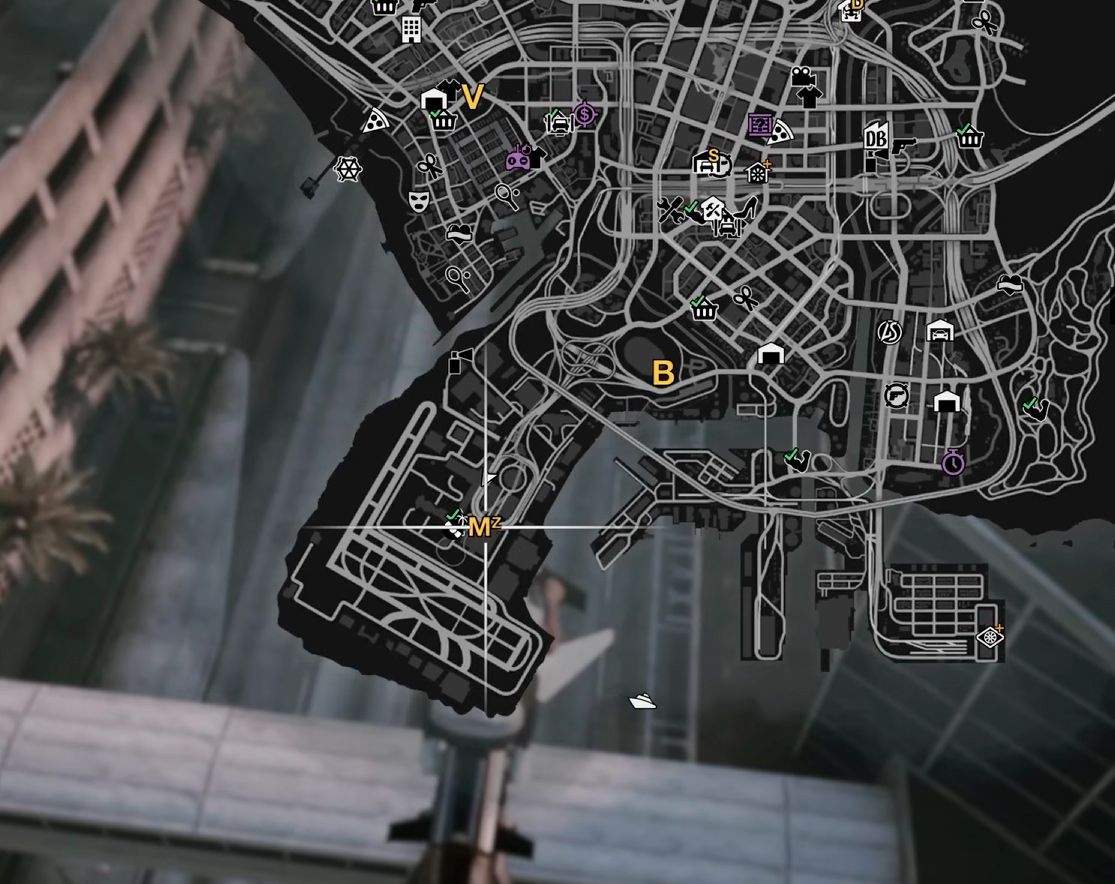Select the shooting range pistol-in-circle icon

(x=896, y=395)
